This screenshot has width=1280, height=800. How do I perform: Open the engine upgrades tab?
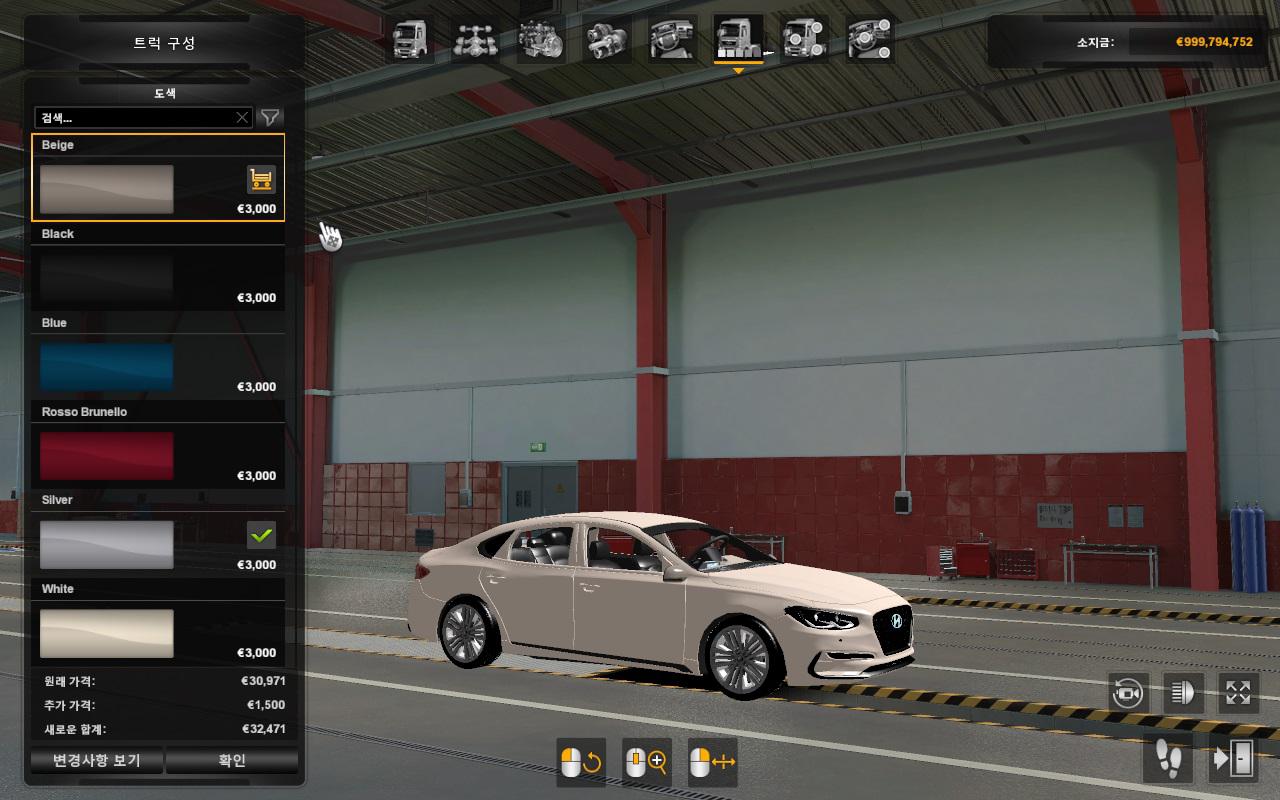[541, 41]
